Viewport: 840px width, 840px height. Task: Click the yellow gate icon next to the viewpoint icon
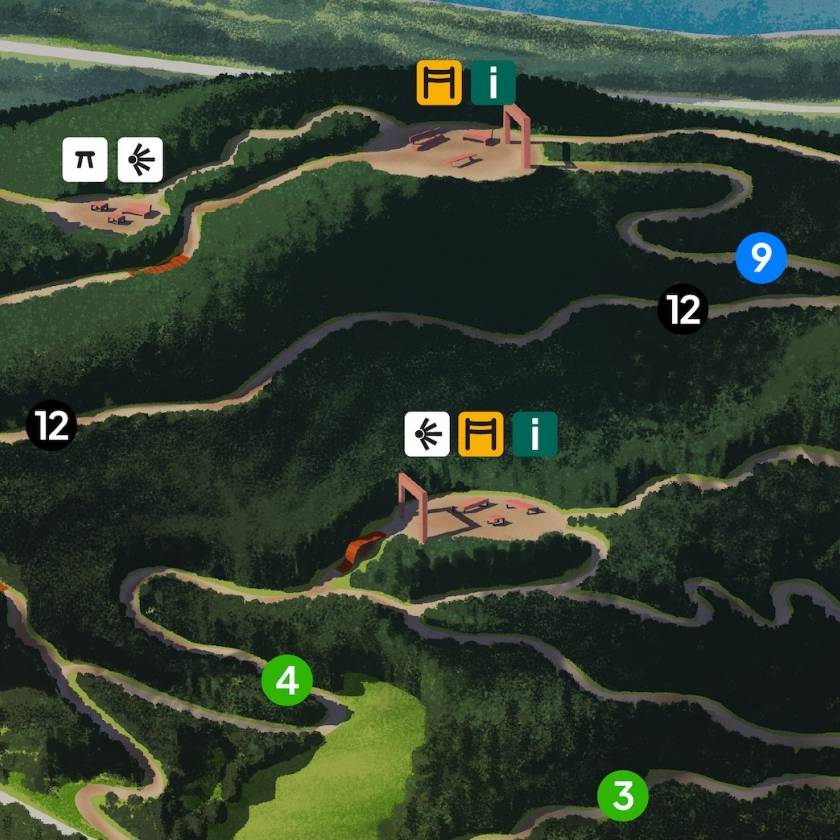481,435
